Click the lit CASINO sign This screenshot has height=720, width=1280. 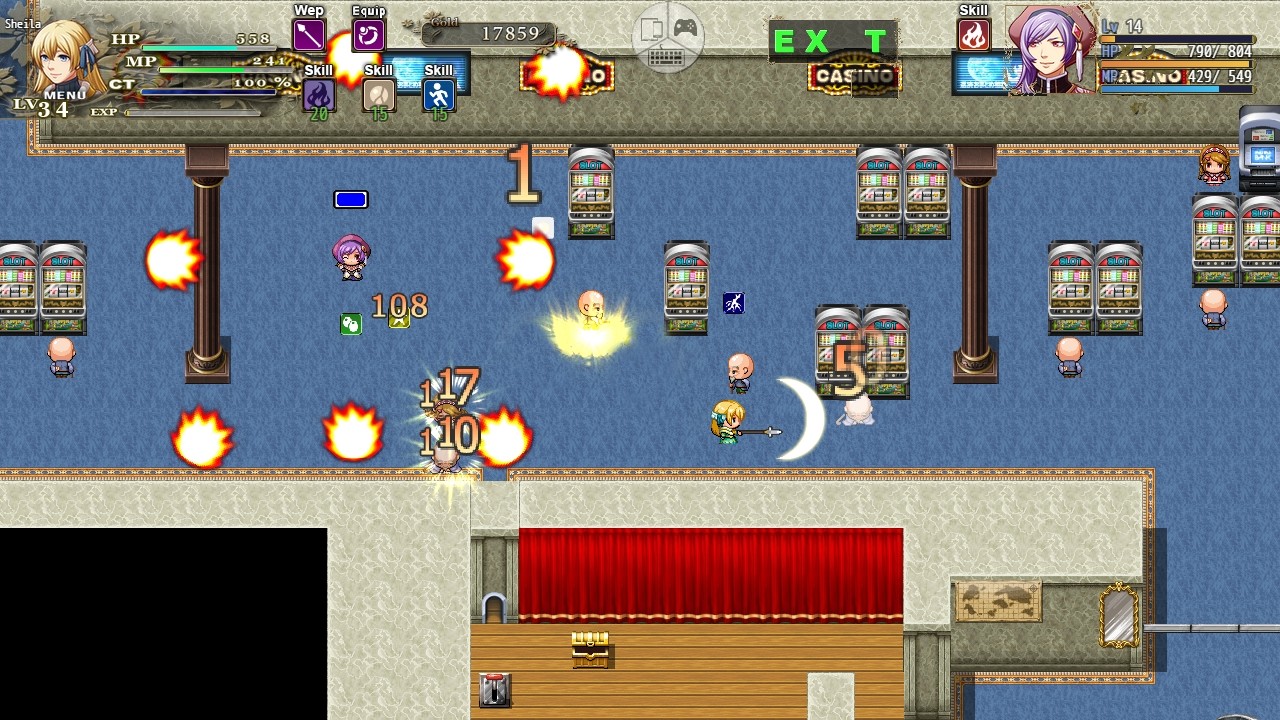point(855,76)
